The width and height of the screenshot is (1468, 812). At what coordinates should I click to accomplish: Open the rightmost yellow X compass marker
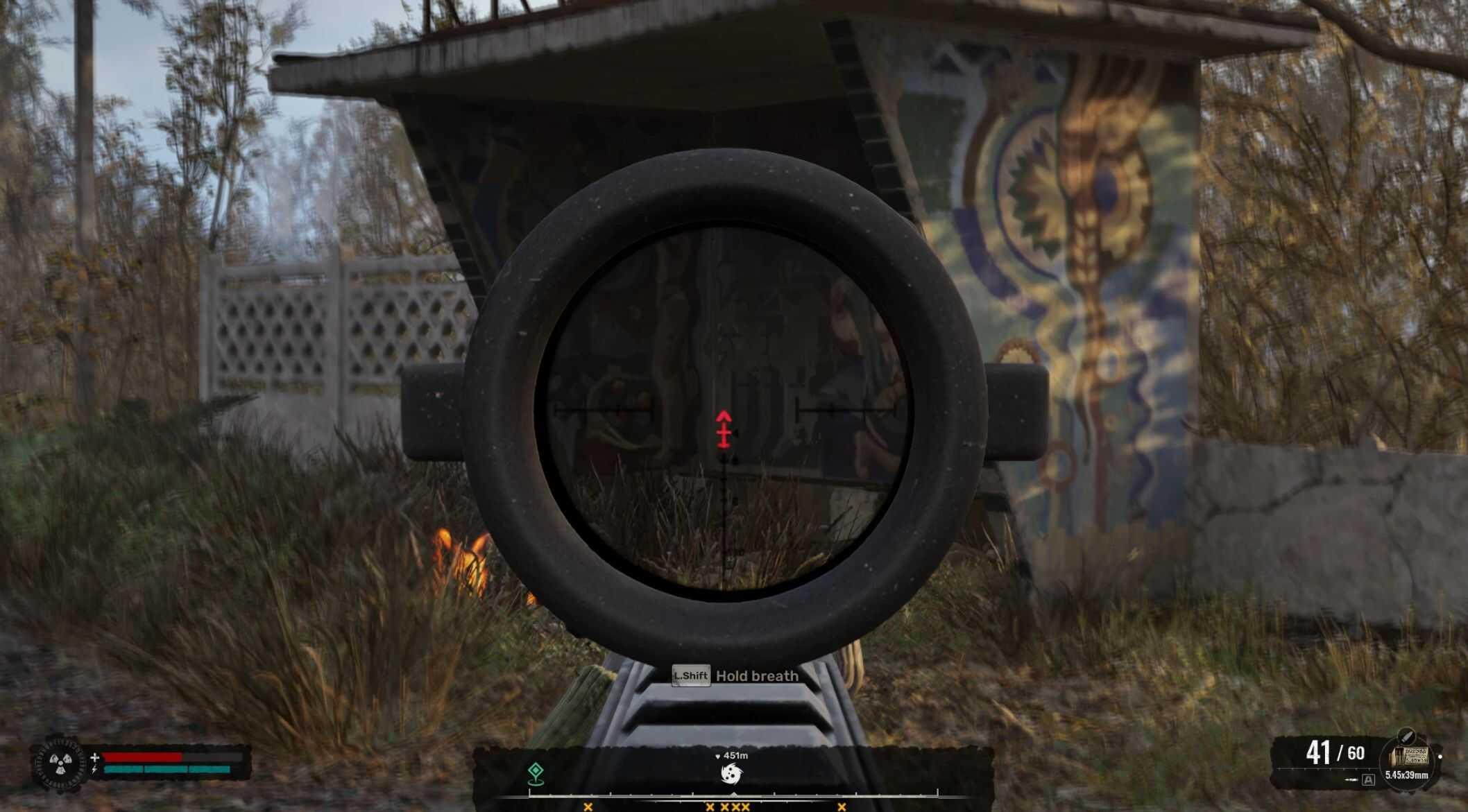coord(842,807)
